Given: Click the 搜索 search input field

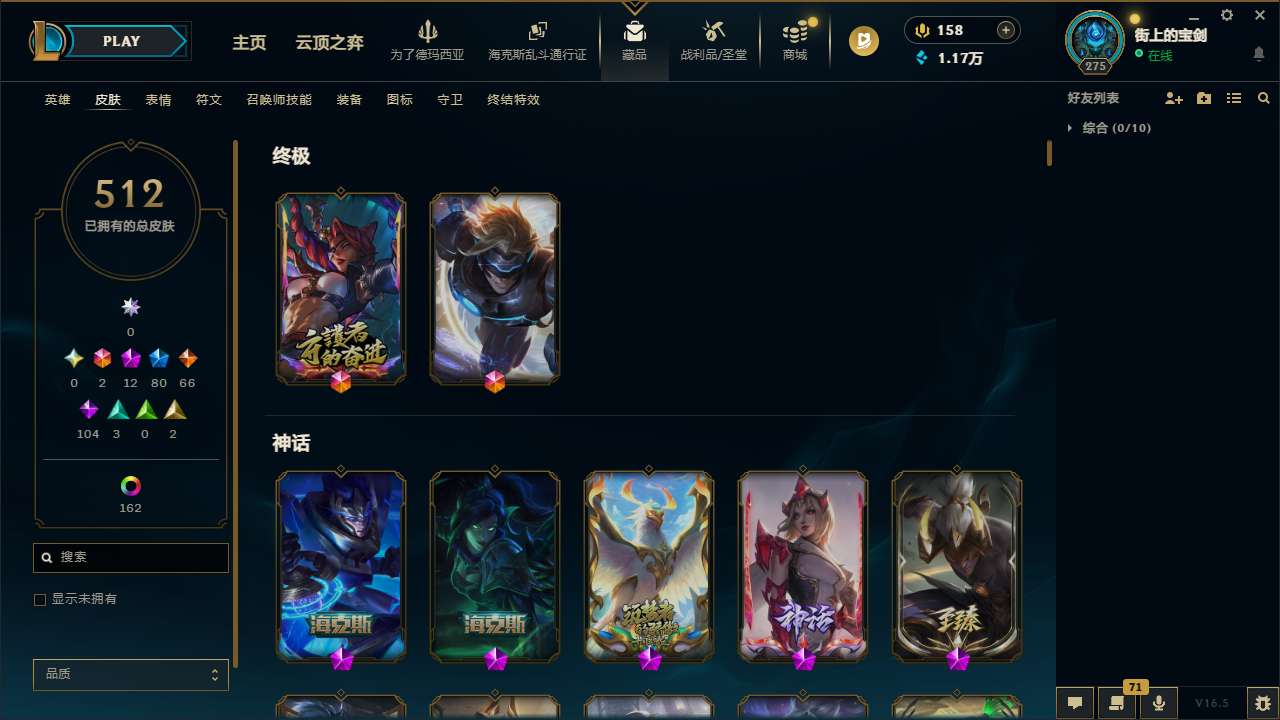Looking at the screenshot, I should coord(130,557).
